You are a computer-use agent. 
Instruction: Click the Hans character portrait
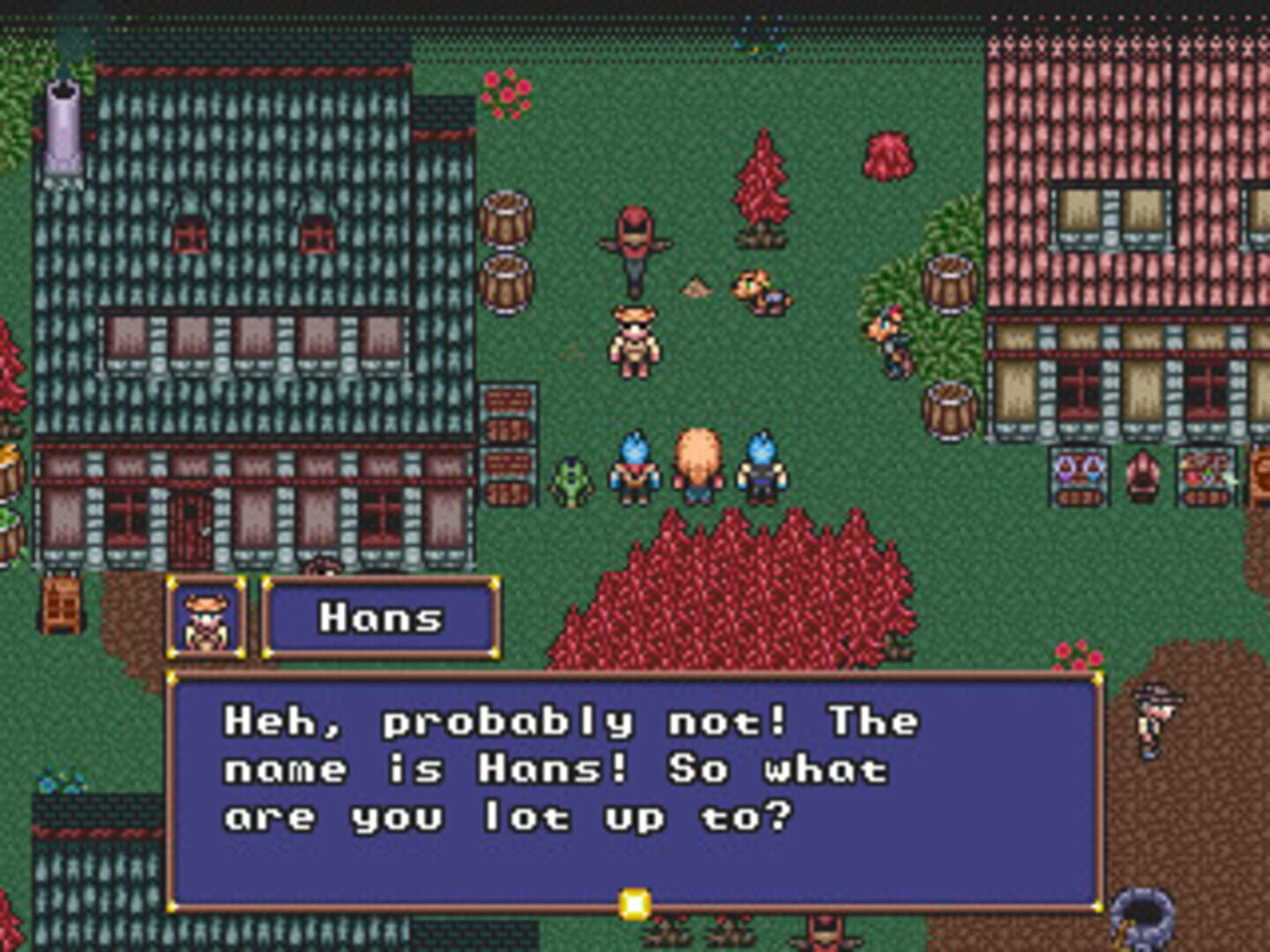coord(205,620)
